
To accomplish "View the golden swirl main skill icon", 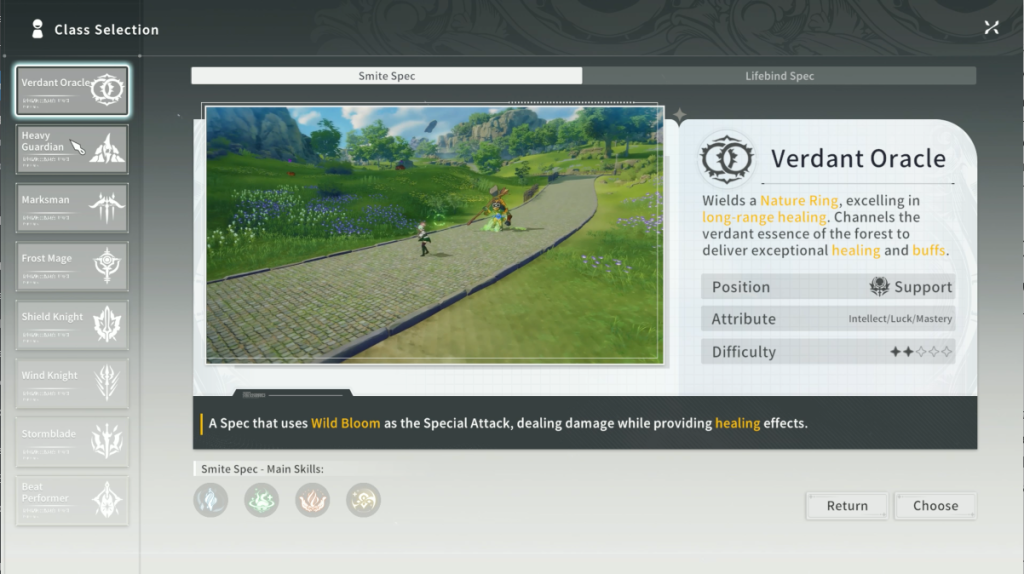I will click(363, 499).
